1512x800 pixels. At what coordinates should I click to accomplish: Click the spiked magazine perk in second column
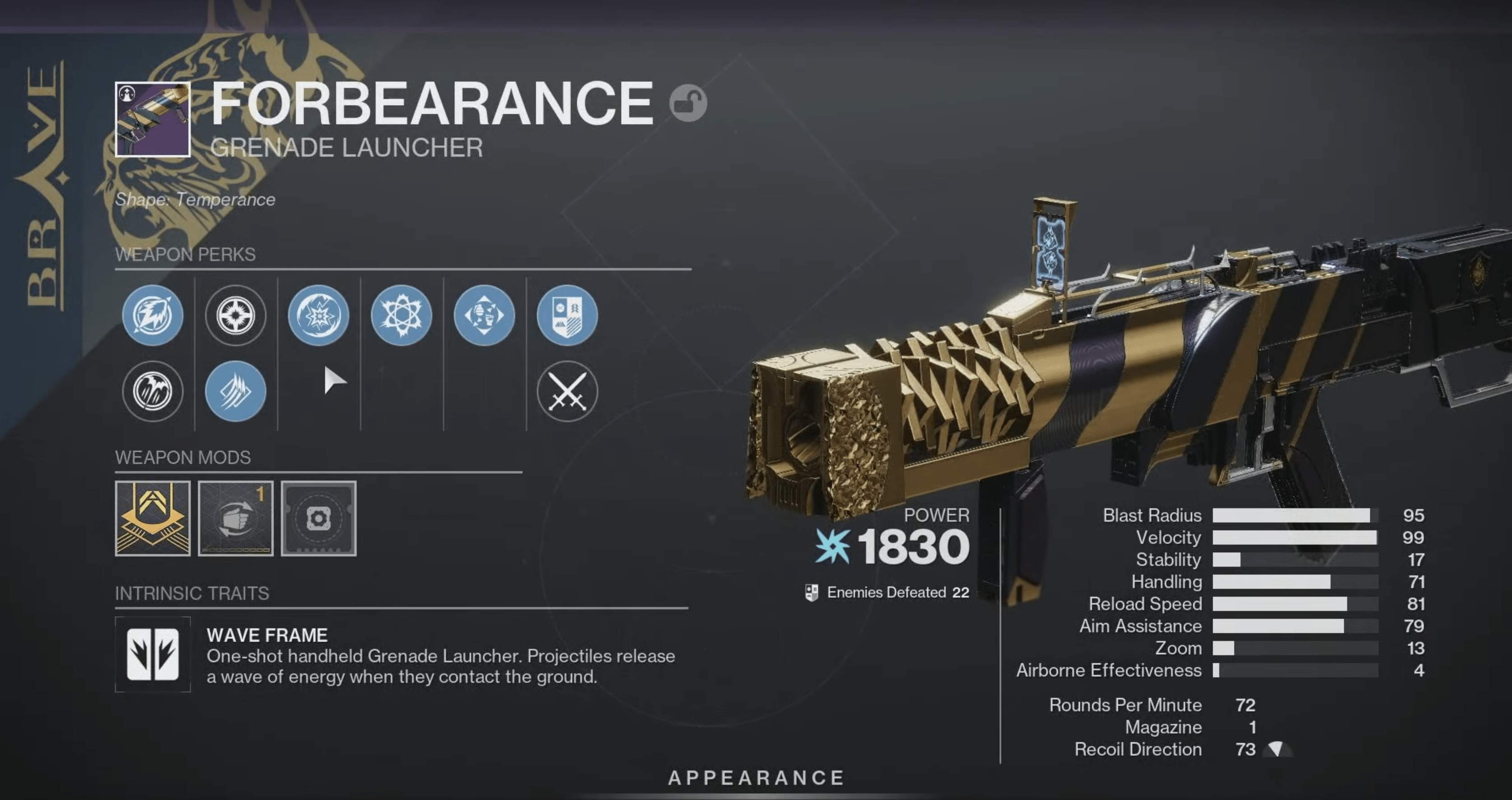coord(235,315)
